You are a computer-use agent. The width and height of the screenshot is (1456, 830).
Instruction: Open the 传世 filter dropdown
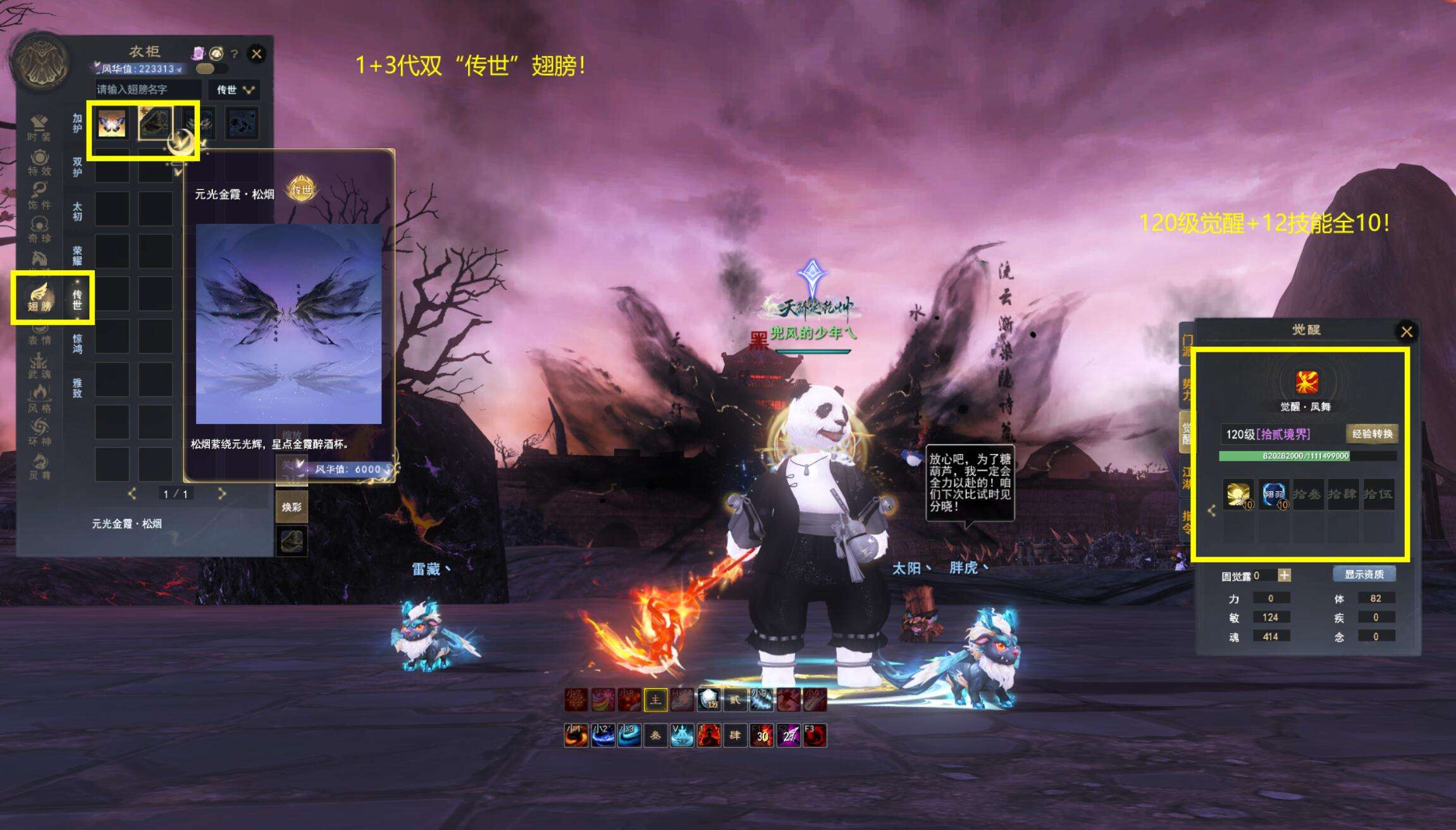pyautogui.click(x=235, y=90)
